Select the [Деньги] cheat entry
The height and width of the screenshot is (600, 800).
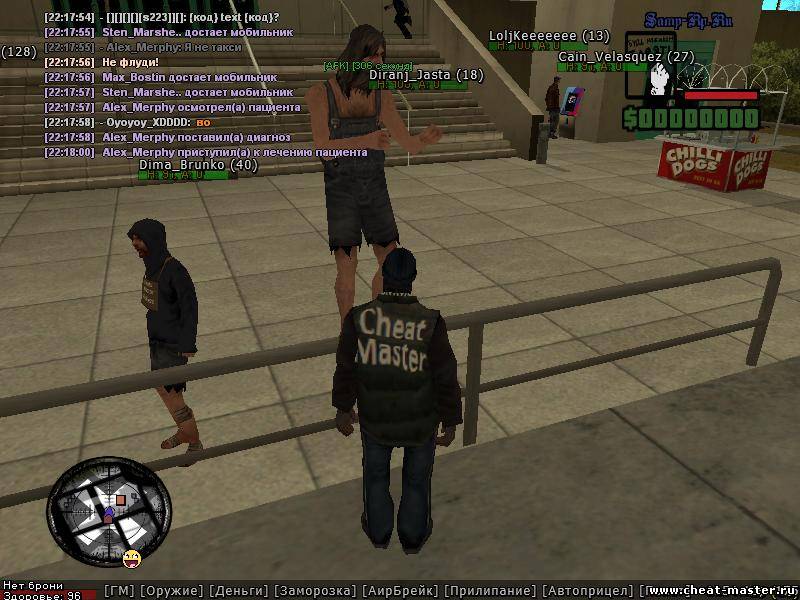(238, 591)
